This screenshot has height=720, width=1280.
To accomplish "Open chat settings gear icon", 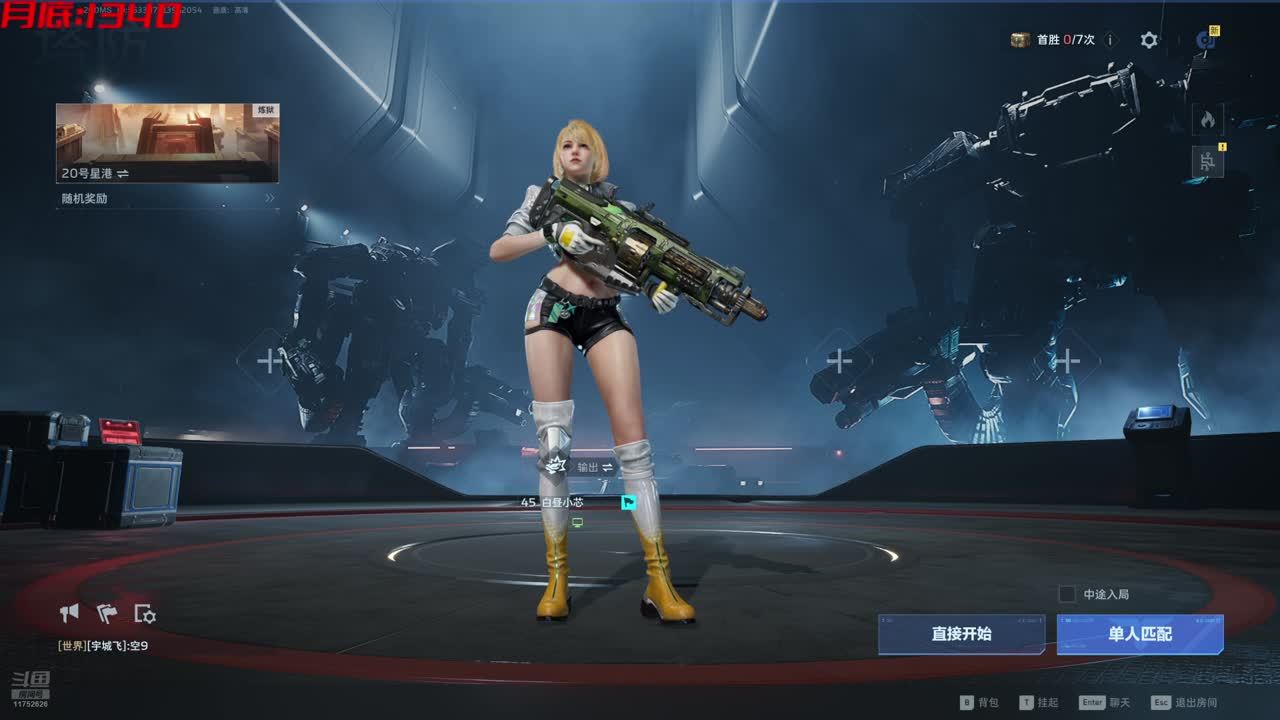I will pyautogui.click(x=145, y=613).
